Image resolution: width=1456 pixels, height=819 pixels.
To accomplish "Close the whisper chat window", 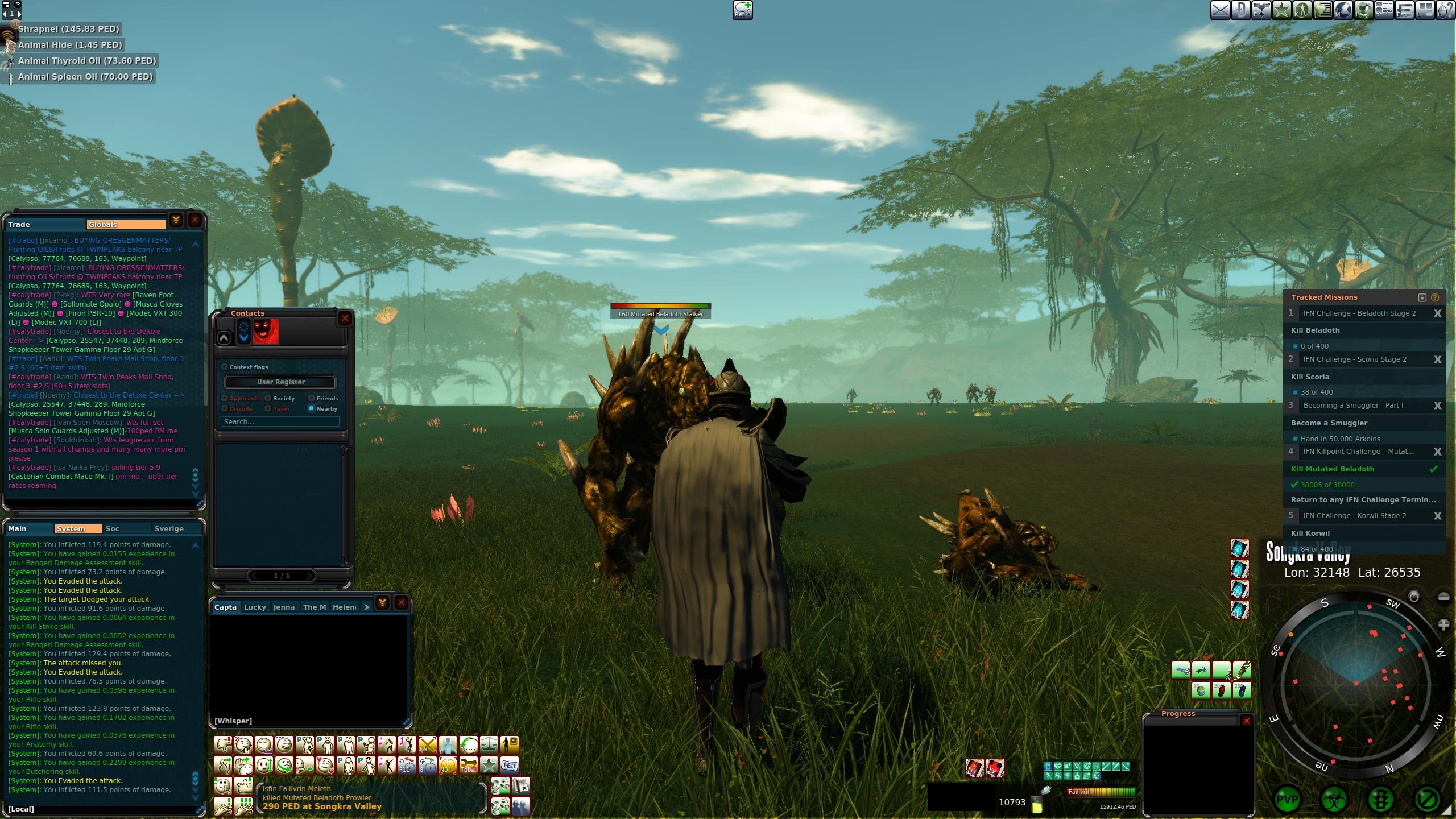I will point(402,603).
